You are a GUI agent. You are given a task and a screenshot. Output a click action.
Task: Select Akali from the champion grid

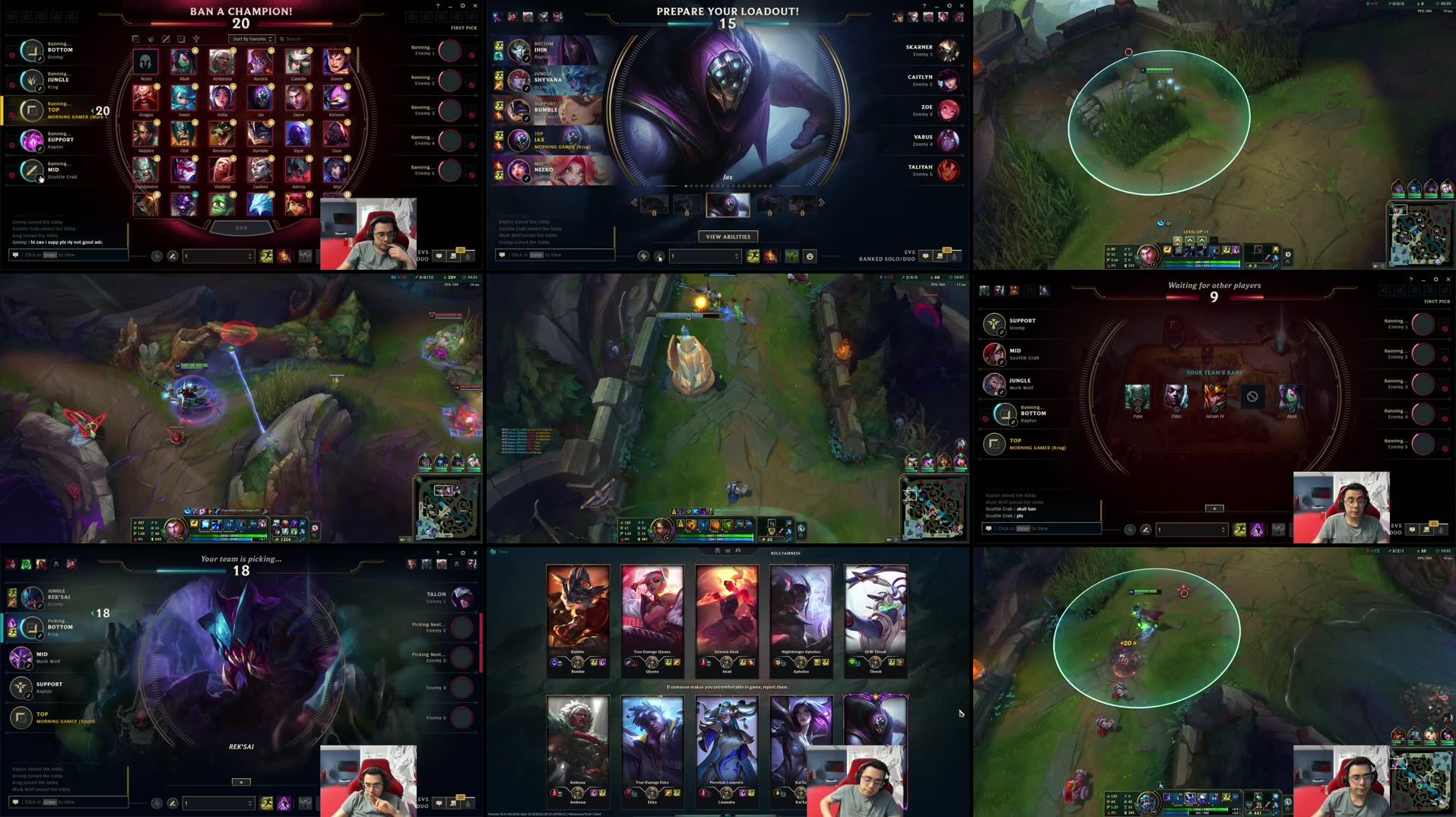182,62
